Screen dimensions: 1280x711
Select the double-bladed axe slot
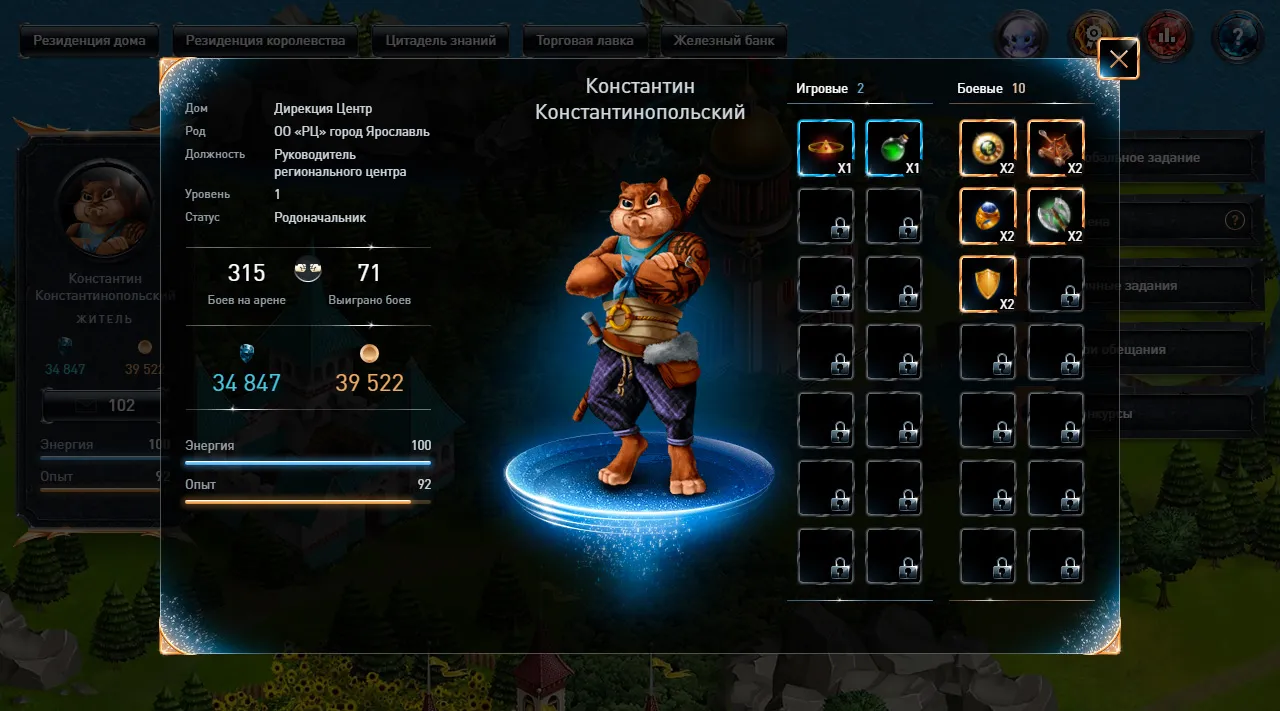click(x=1055, y=216)
